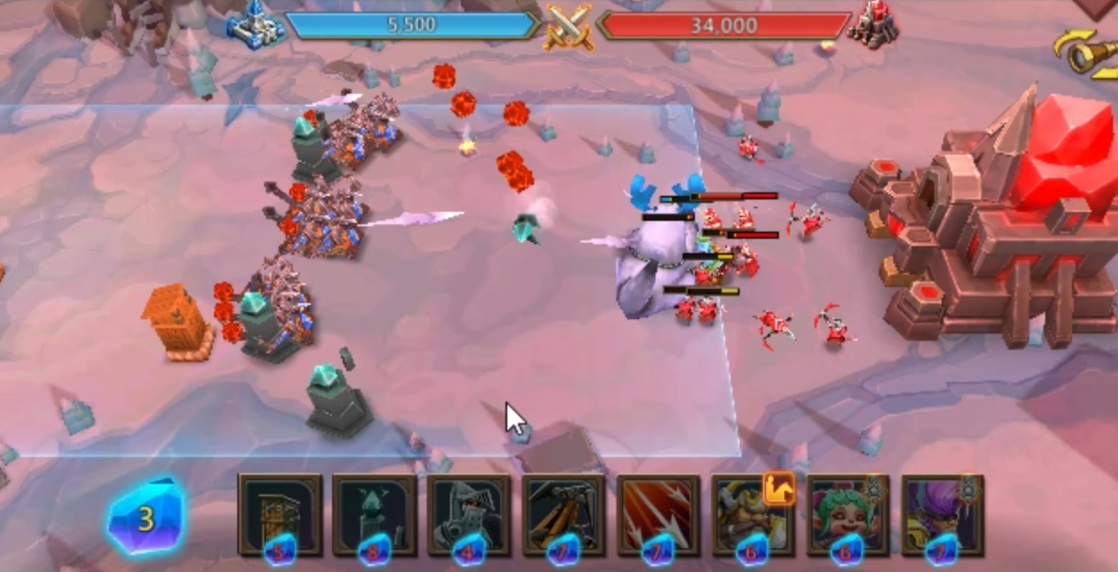Choose the green crystal obelisk tower card
This screenshot has height=572, width=1118.
374,514
